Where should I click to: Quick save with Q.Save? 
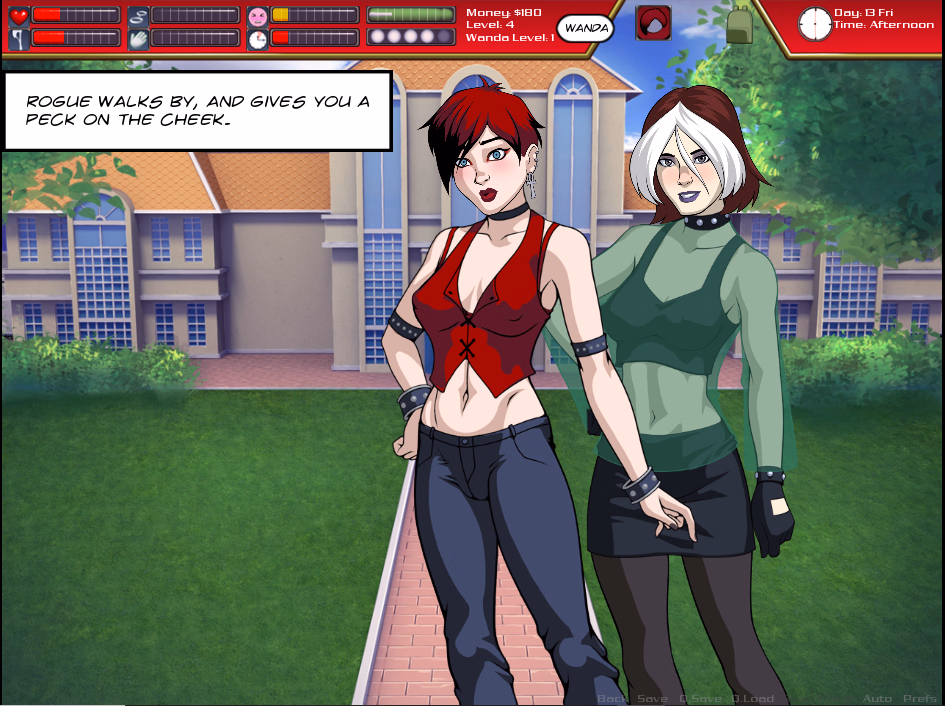tap(698, 698)
